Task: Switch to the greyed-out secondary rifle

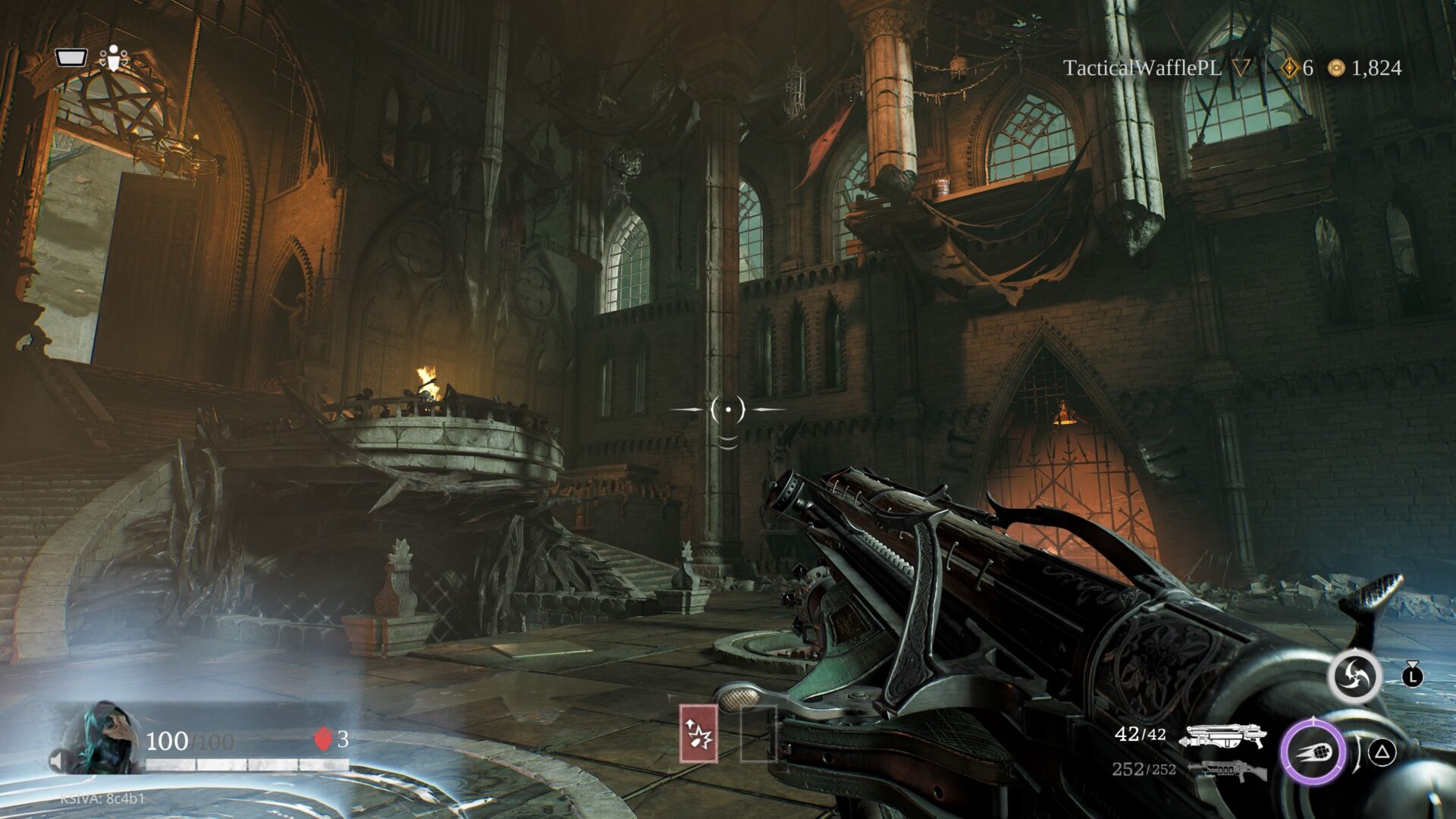Action: (x=1227, y=771)
